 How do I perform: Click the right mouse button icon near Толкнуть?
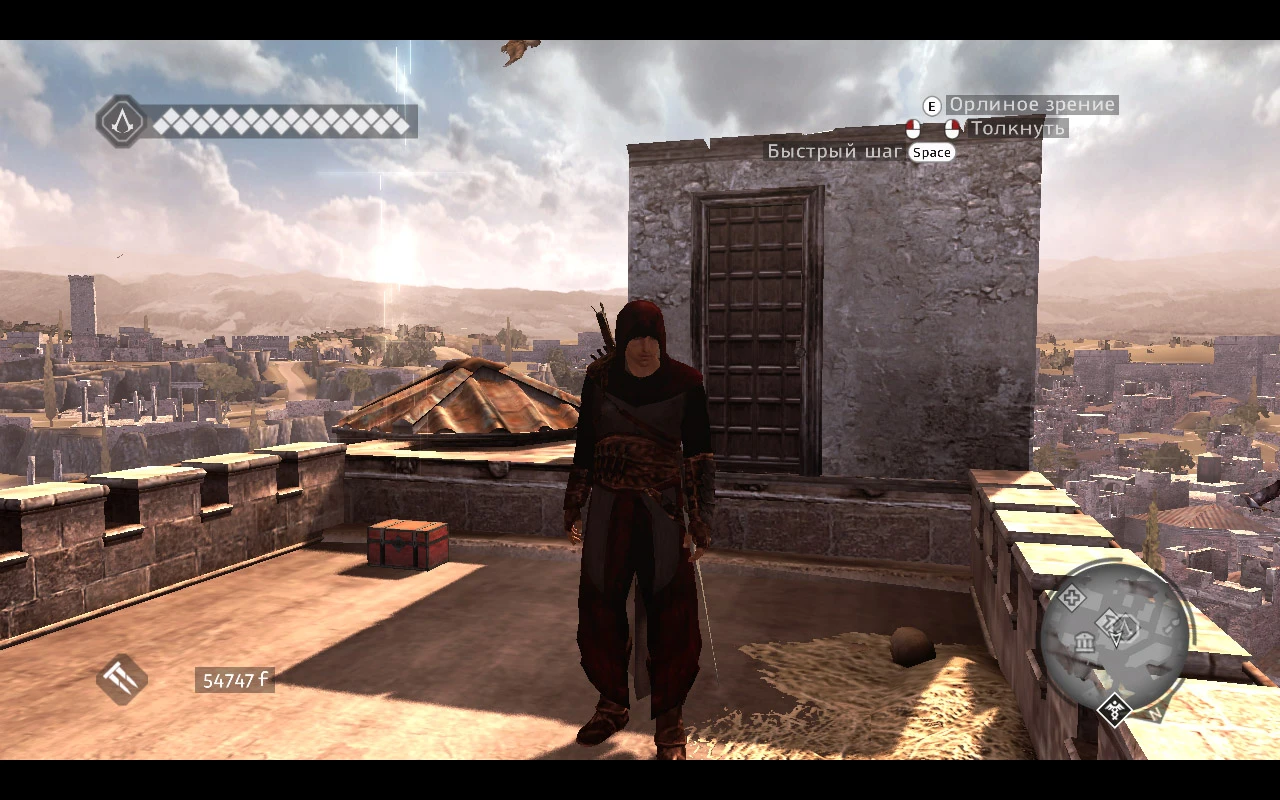coord(952,128)
